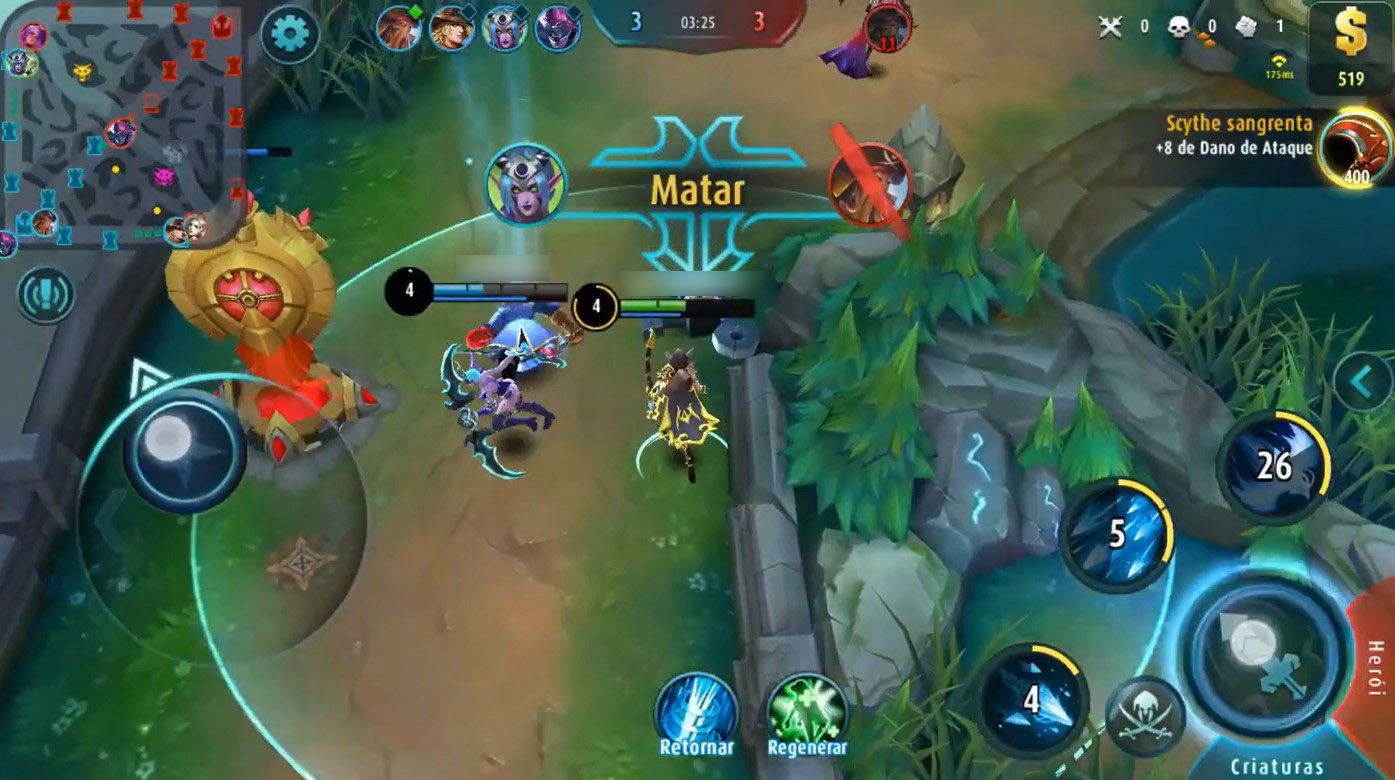Open the gold shop with 519 coins
Viewport: 1395px width, 780px height.
coord(1350,48)
